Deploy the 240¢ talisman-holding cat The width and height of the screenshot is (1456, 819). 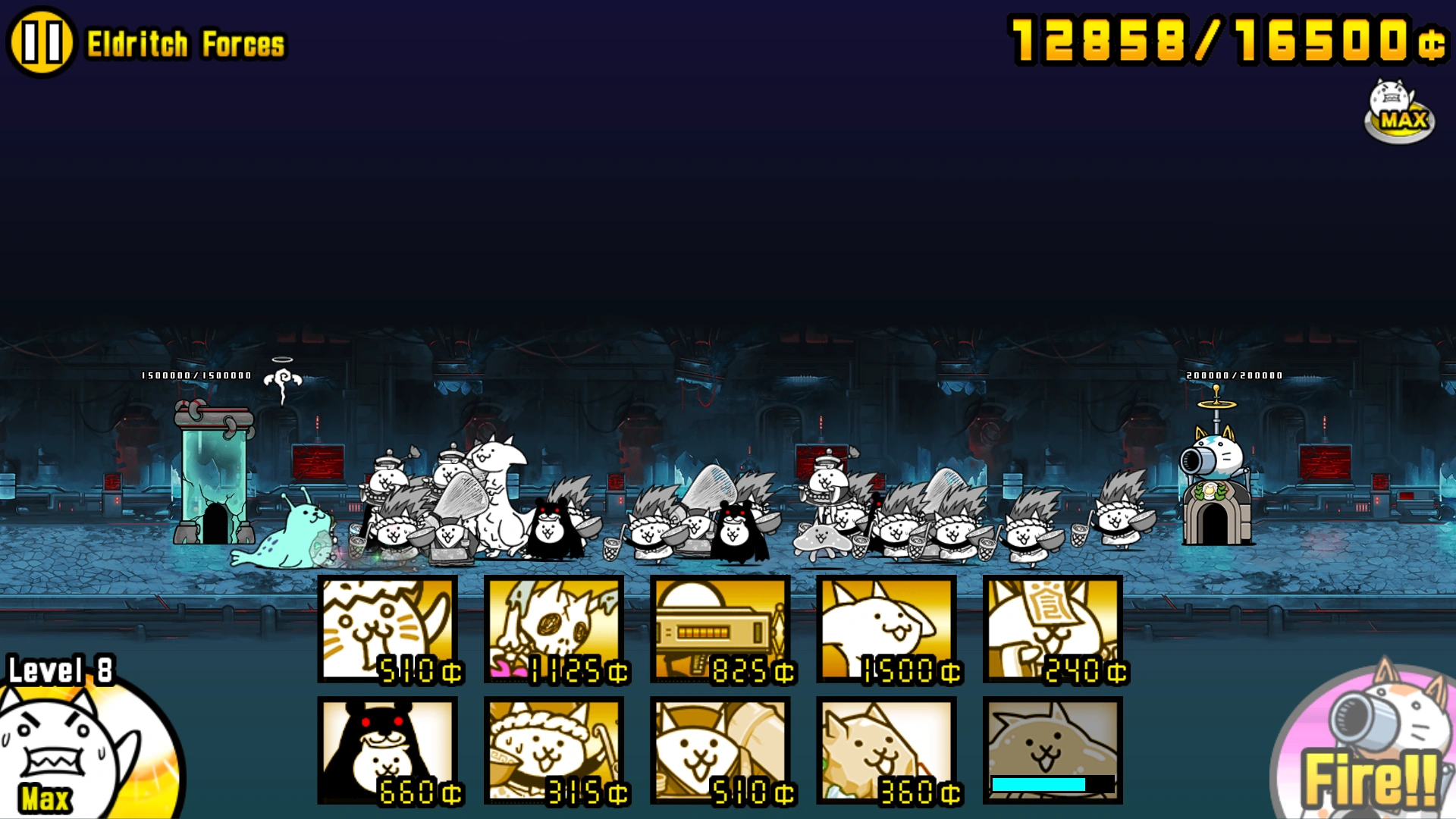point(1055,629)
